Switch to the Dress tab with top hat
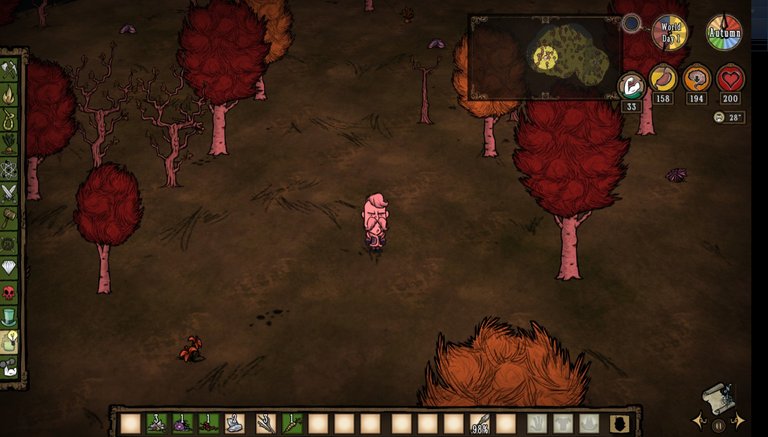This screenshot has width=768, height=437. 10,317
